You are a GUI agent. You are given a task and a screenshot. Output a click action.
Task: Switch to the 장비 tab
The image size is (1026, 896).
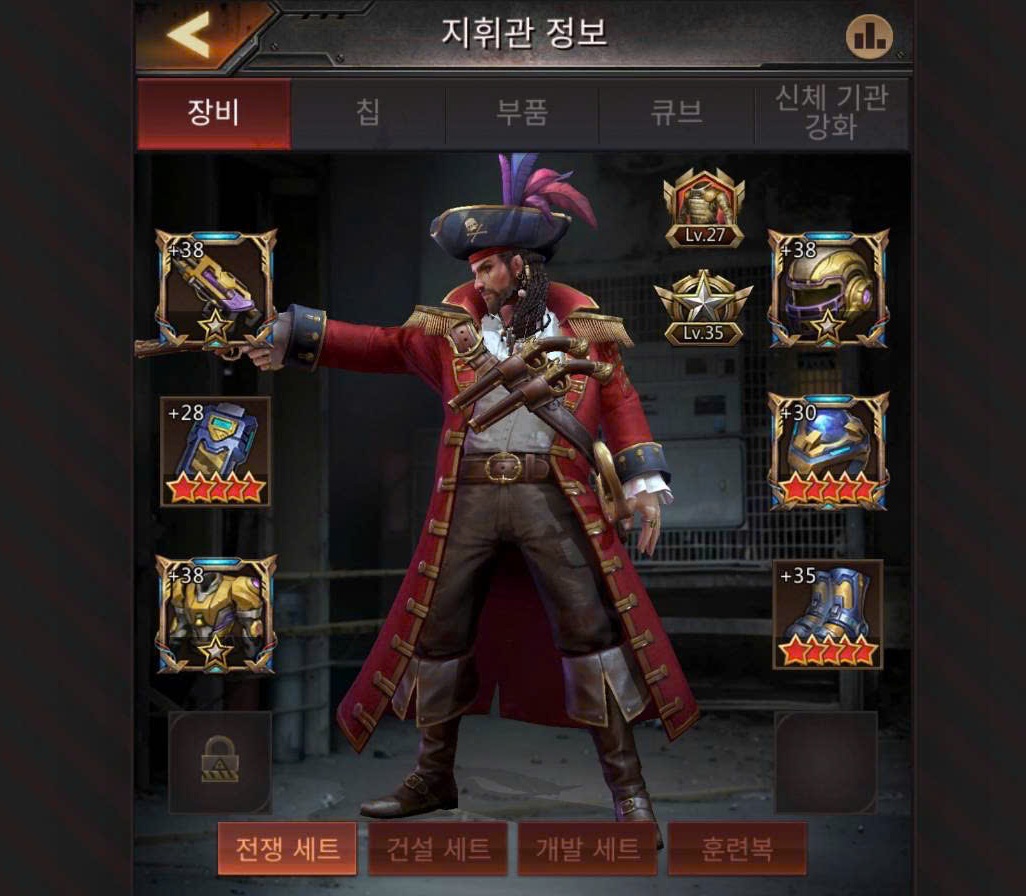point(213,113)
